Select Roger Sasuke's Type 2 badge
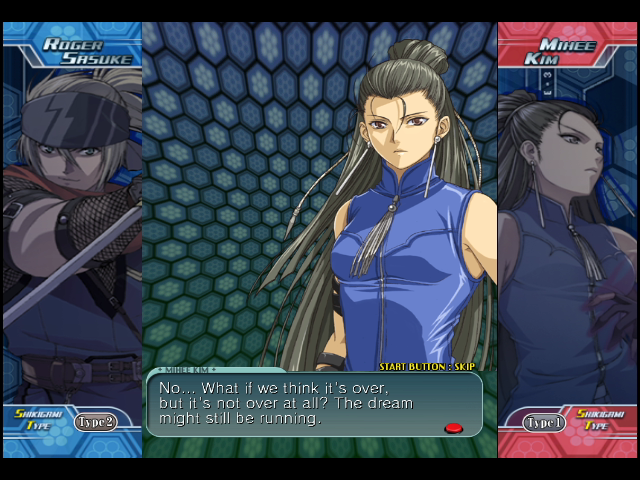 point(95,421)
